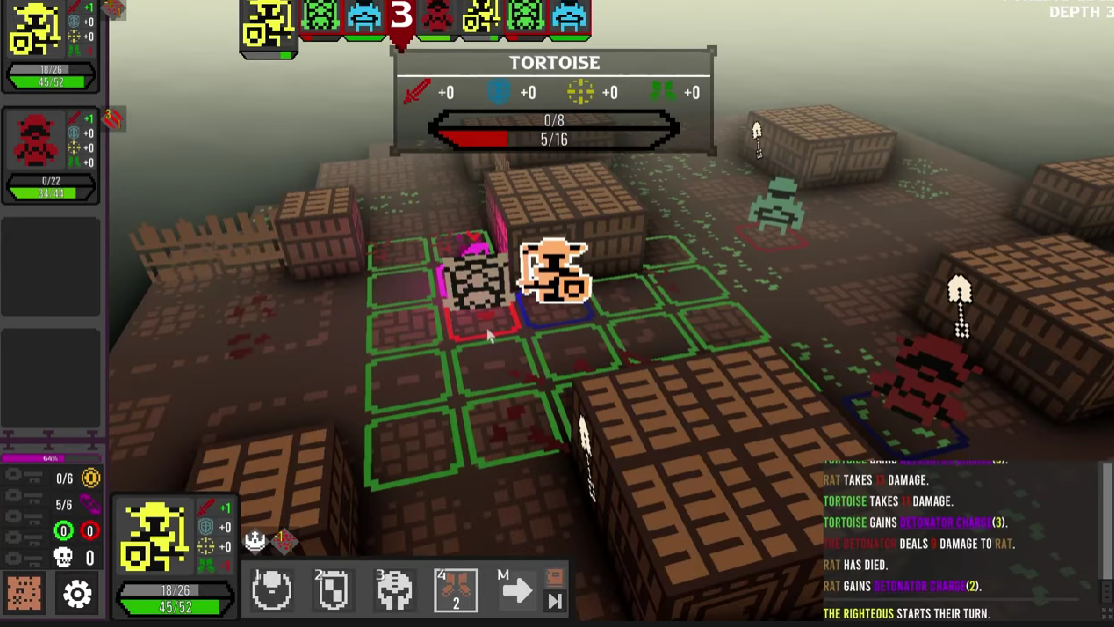This screenshot has width=1114, height=627.
Task: Activate ability 1, the round bomb
Action: [x=271, y=590]
